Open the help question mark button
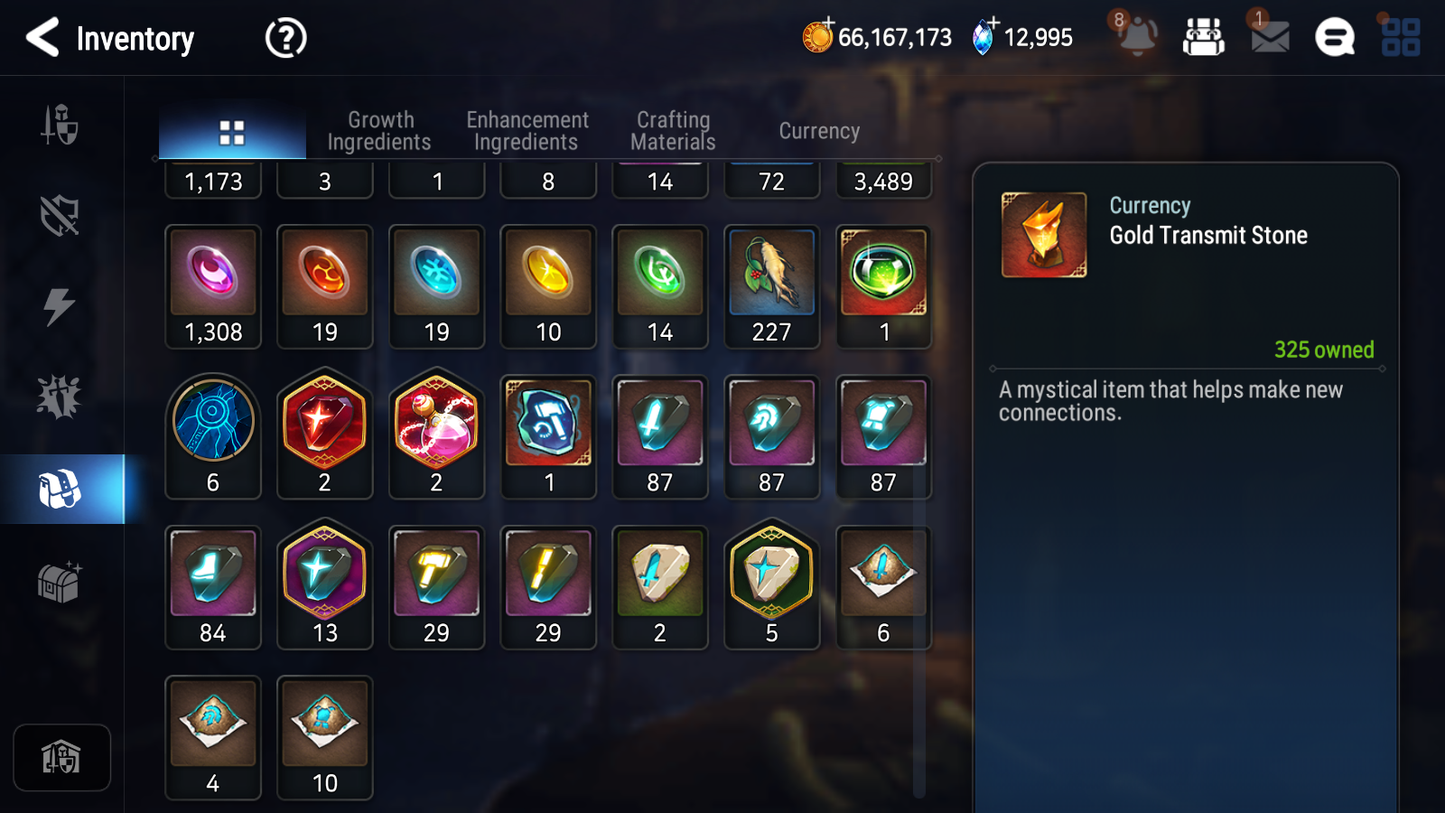Viewport: 1445px width, 813px height. [285, 38]
